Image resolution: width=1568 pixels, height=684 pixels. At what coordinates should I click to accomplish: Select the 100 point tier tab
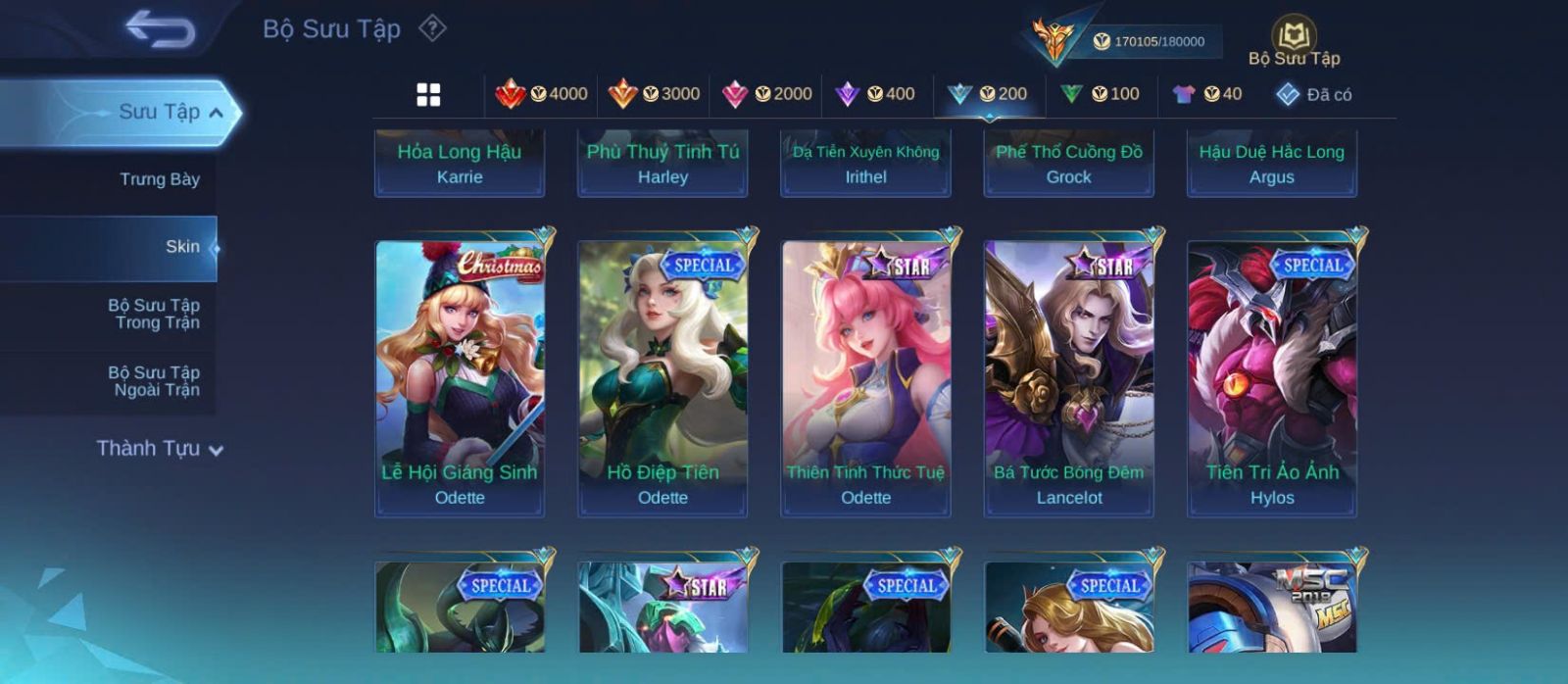(1100, 94)
